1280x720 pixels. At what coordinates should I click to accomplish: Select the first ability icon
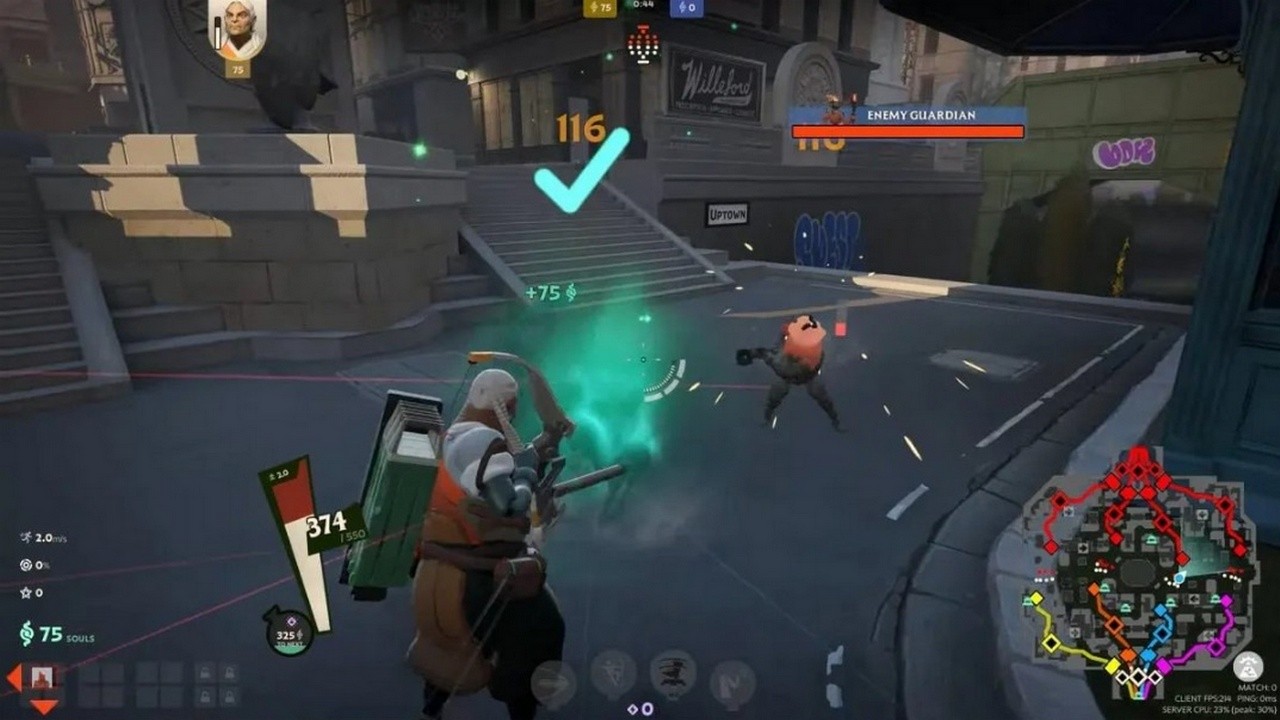click(x=553, y=675)
